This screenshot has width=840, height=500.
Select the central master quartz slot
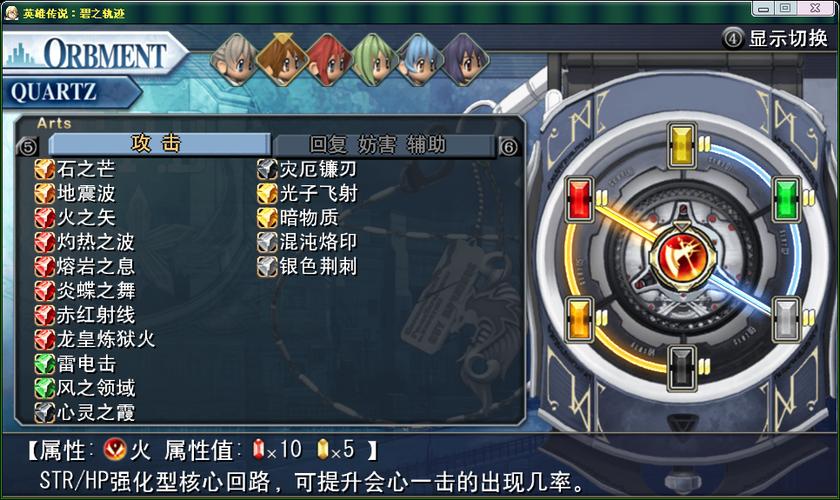pyautogui.click(x=681, y=254)
